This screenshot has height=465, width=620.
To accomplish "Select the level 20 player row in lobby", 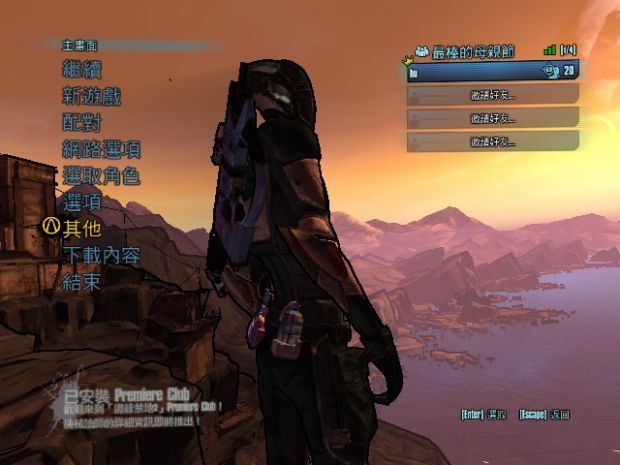I will 492,71.
